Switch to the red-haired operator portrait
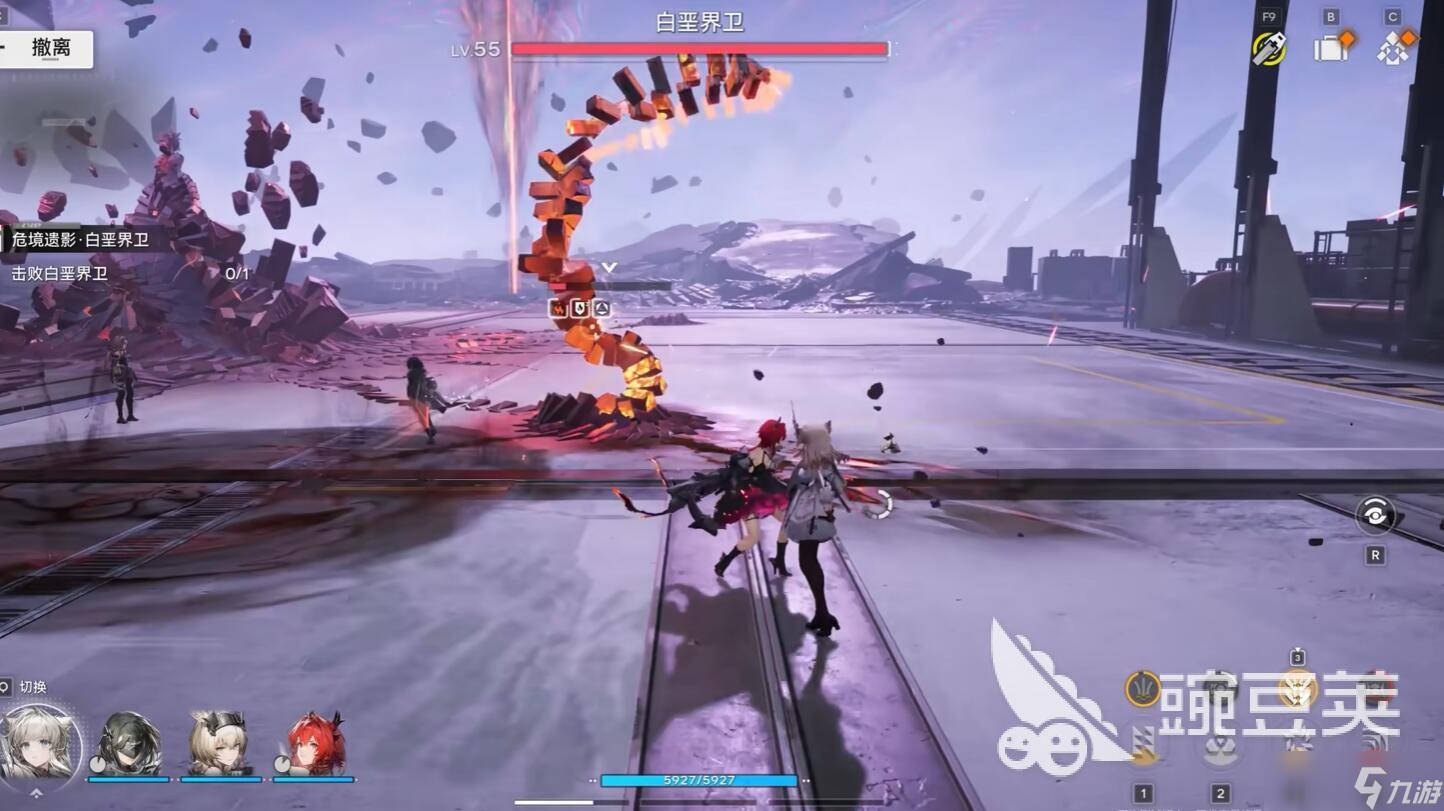Screen dimensions: 1444x811 (x=314, y=745)
